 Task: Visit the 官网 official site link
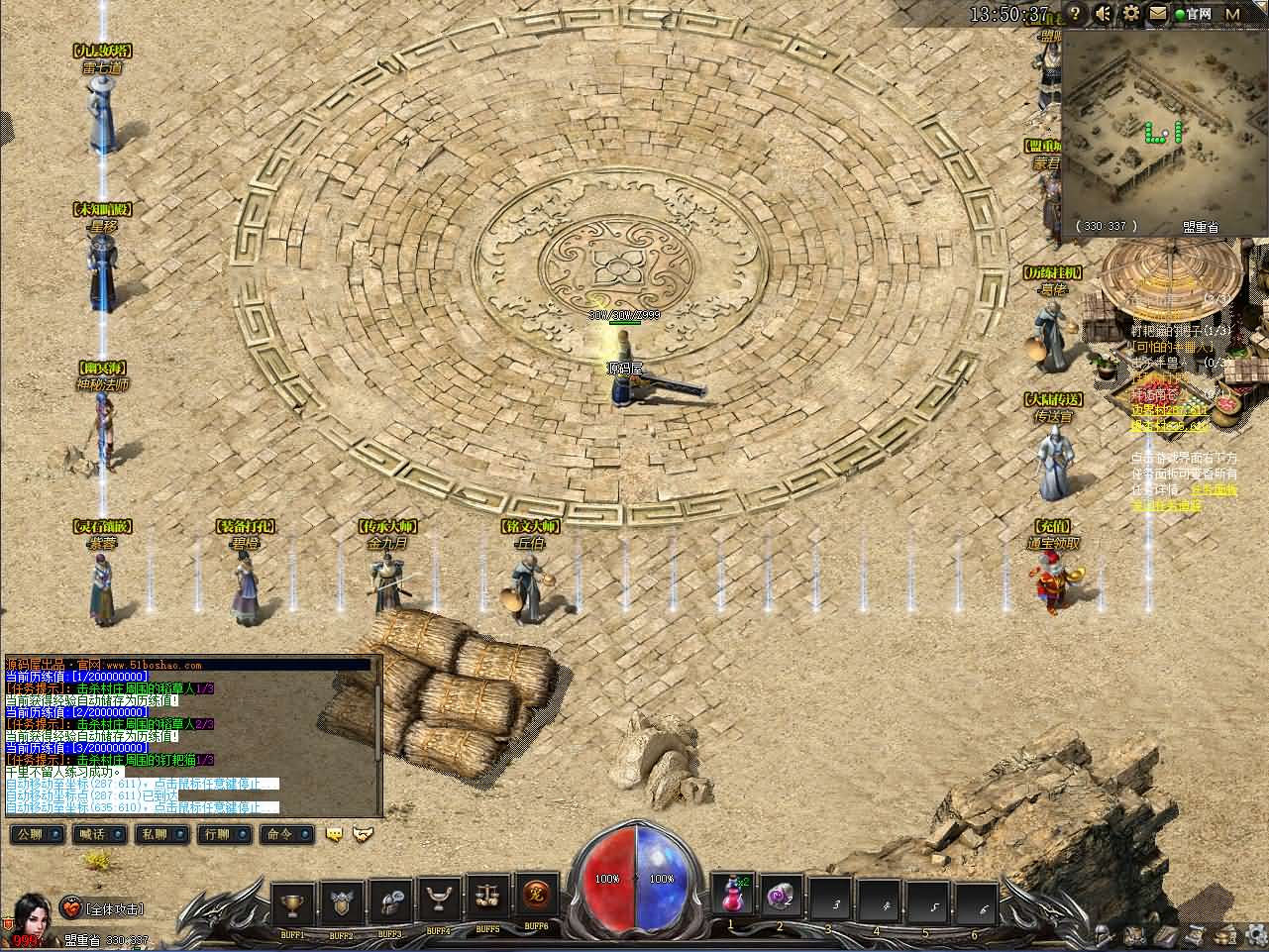click(1194, 14)
